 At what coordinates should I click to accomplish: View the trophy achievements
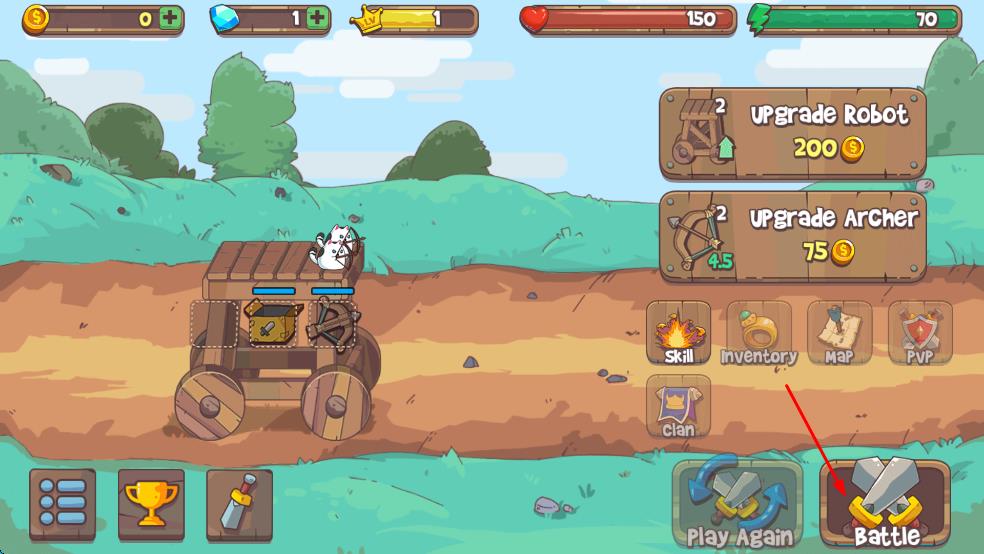pos(151,503)
